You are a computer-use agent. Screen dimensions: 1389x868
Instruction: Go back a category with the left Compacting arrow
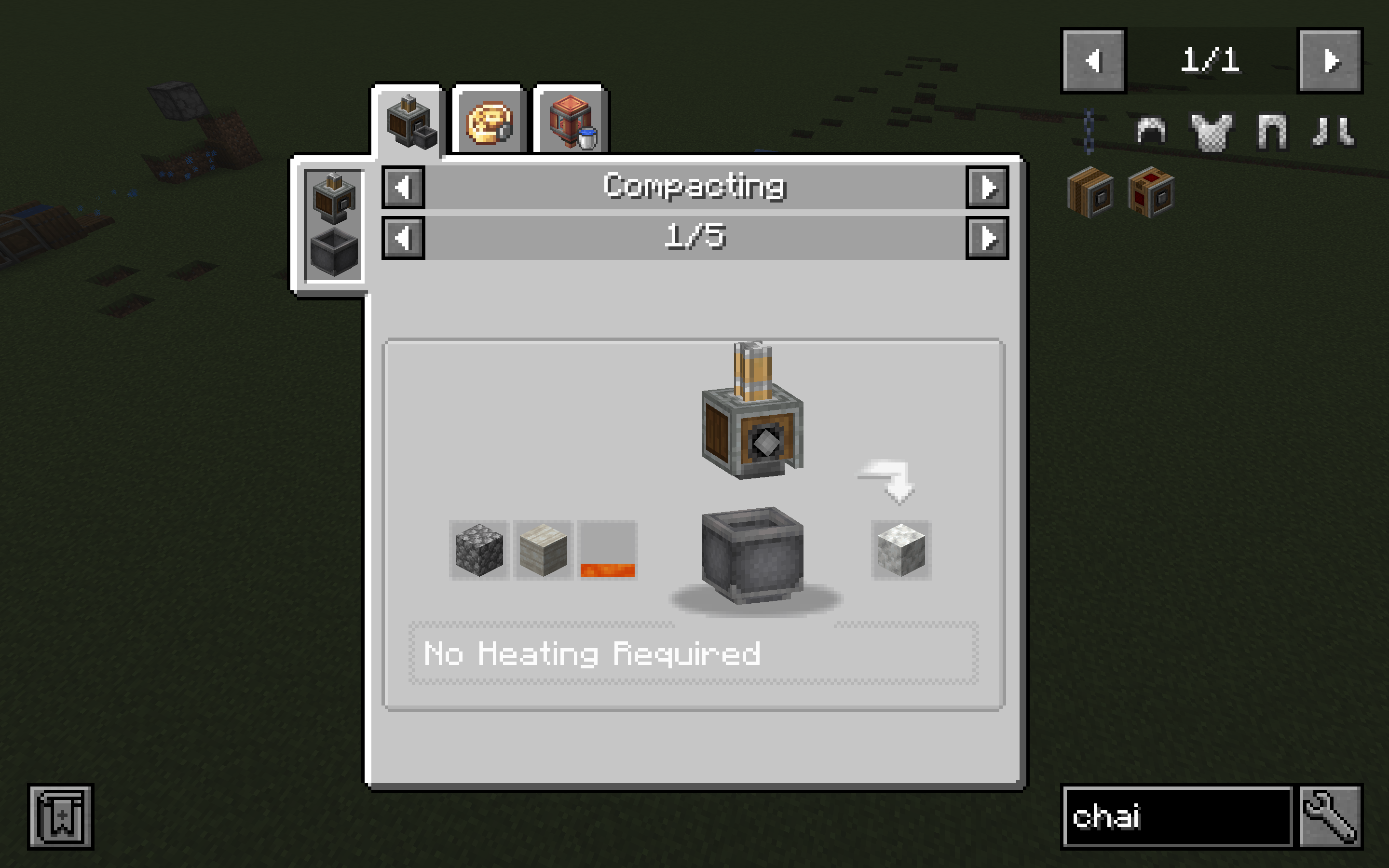point(404,187)
